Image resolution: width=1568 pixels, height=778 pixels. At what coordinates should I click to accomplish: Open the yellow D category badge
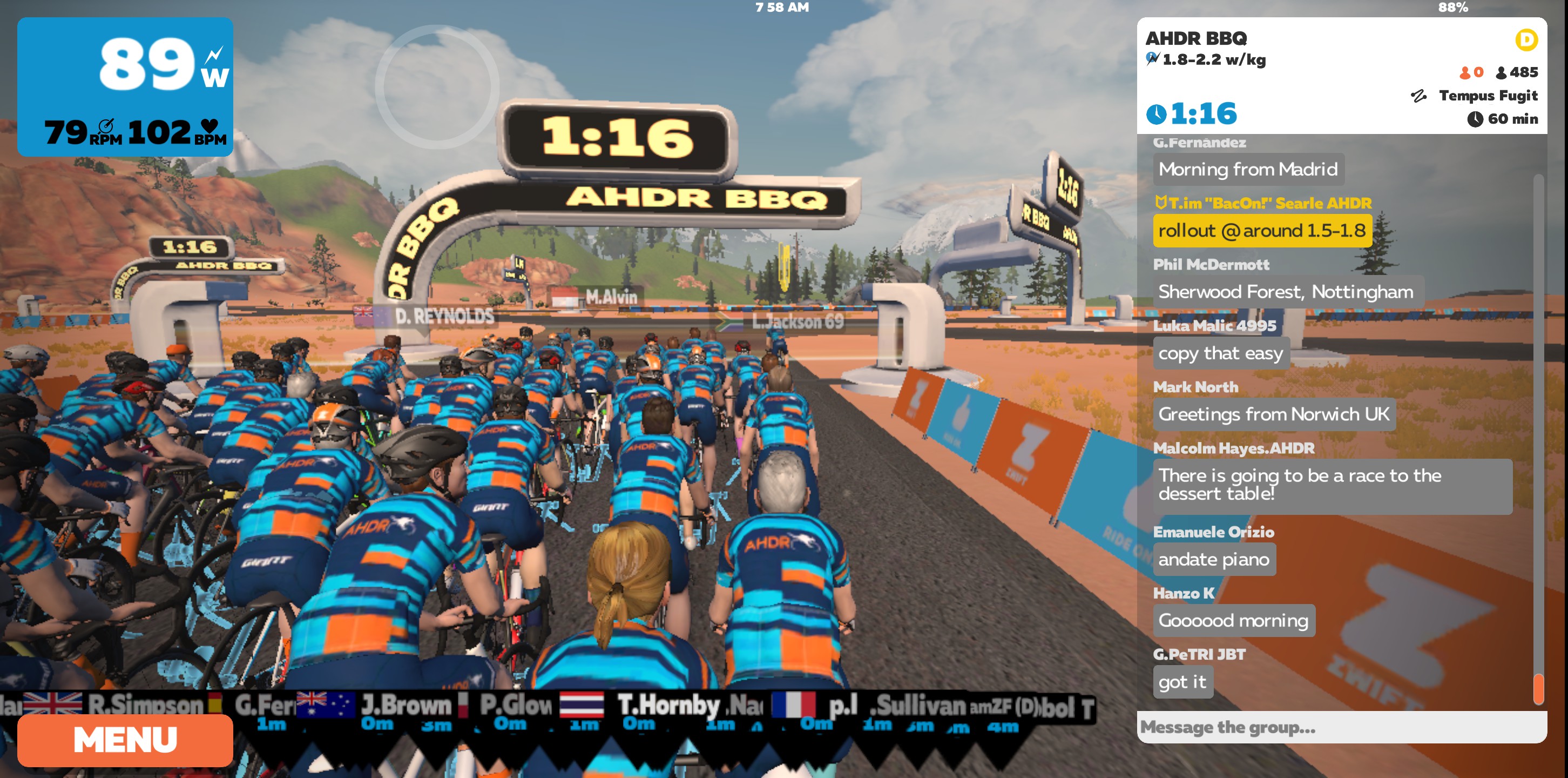pos(1526,40)
